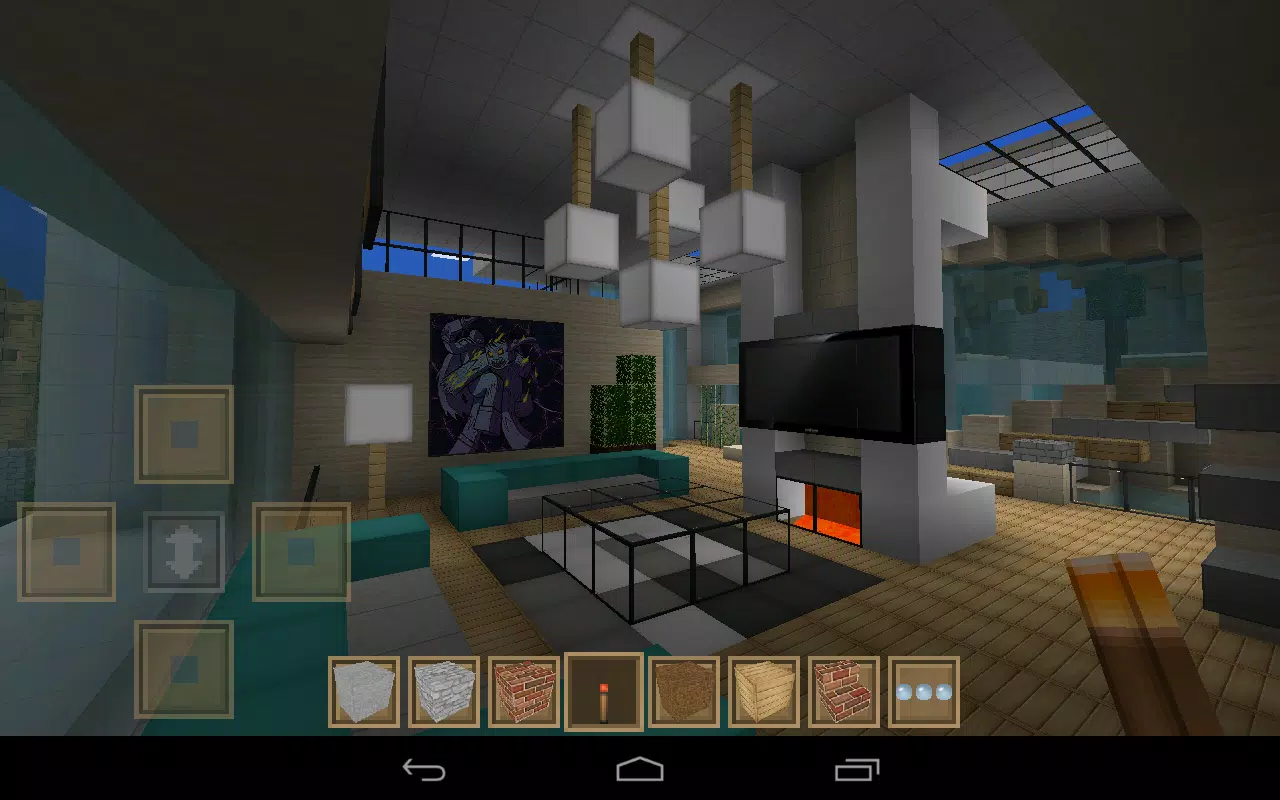Select the brick stairs block in the hotbar
1280x800 pixels.
tap(846, 690)
